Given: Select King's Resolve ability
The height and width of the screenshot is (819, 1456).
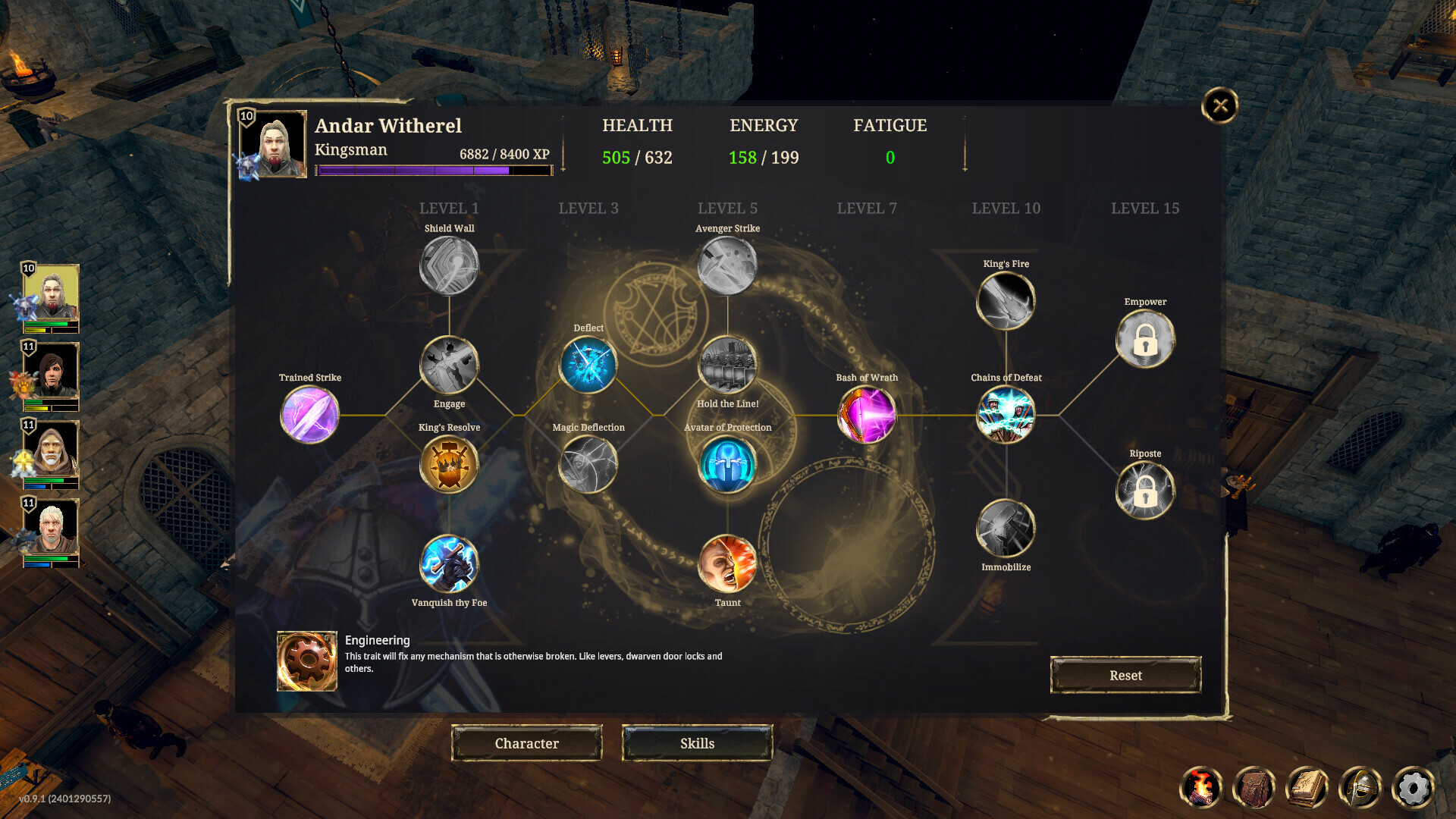Looking at the screenshot, I should [448, 465].
